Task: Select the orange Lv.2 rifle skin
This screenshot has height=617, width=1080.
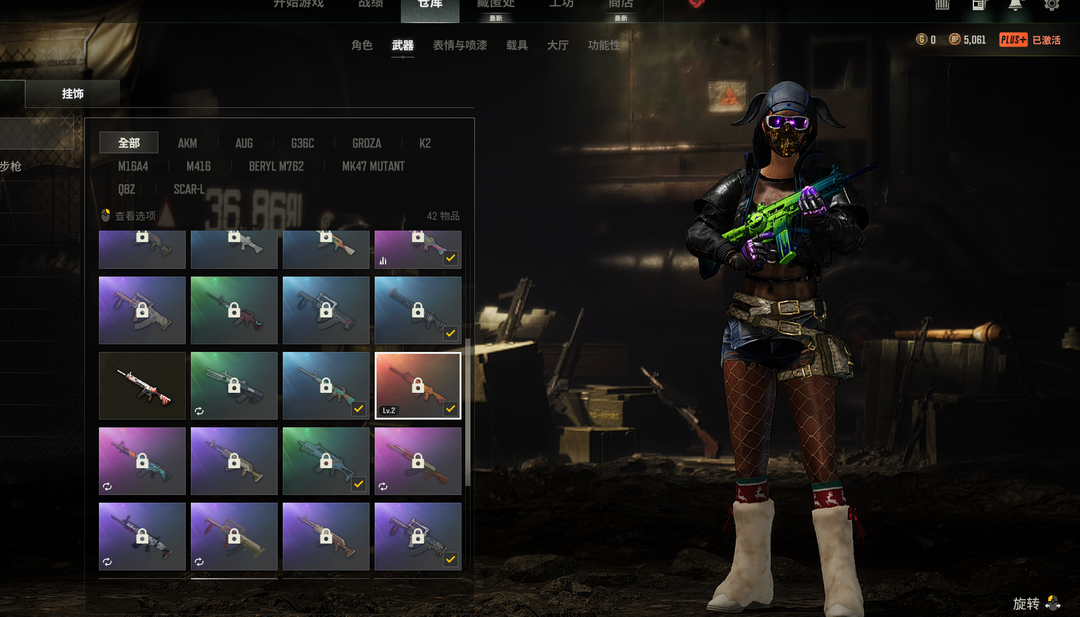Action: point(418,385)
